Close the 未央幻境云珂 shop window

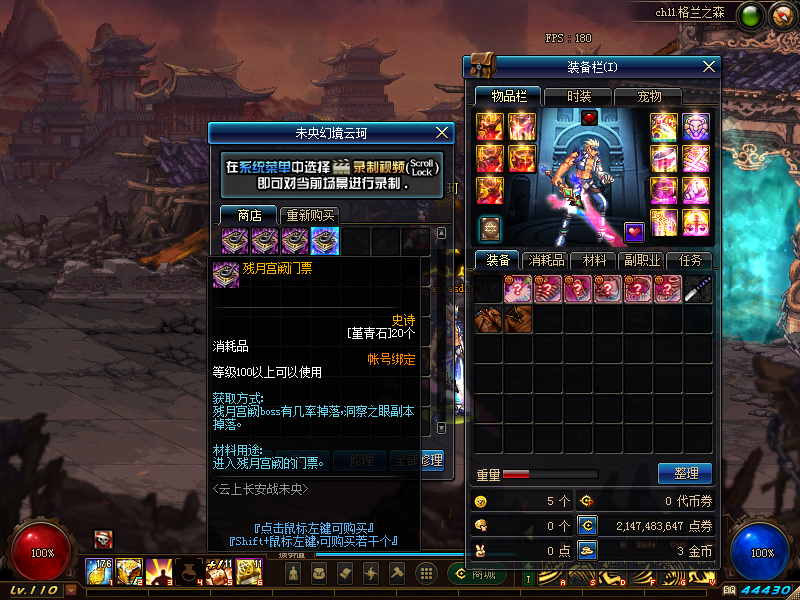[x=444, y=132]
